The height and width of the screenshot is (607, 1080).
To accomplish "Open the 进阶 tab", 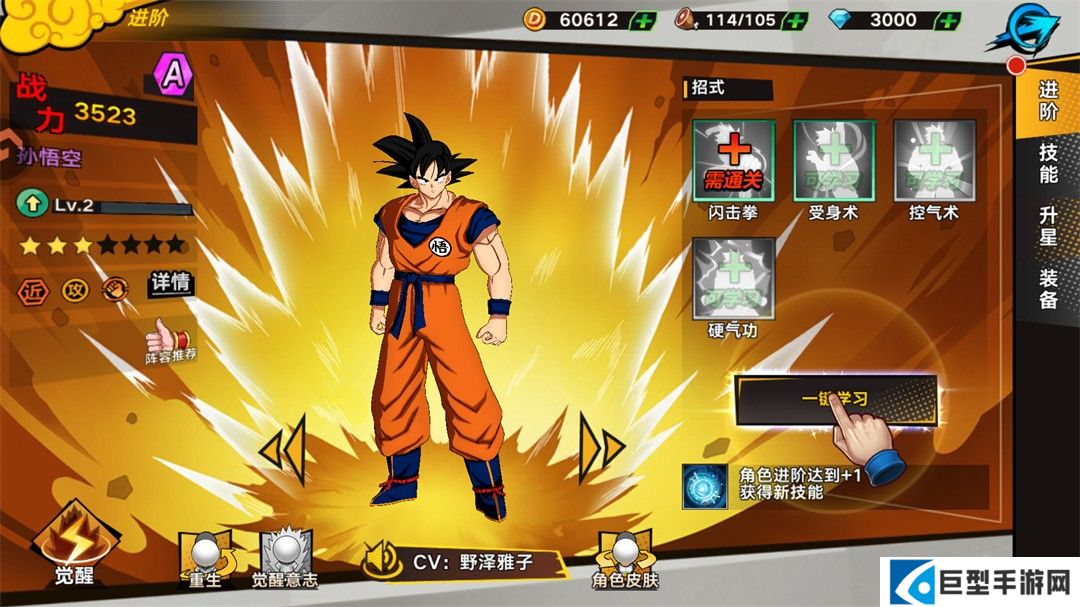I will tap(1048, 100).
